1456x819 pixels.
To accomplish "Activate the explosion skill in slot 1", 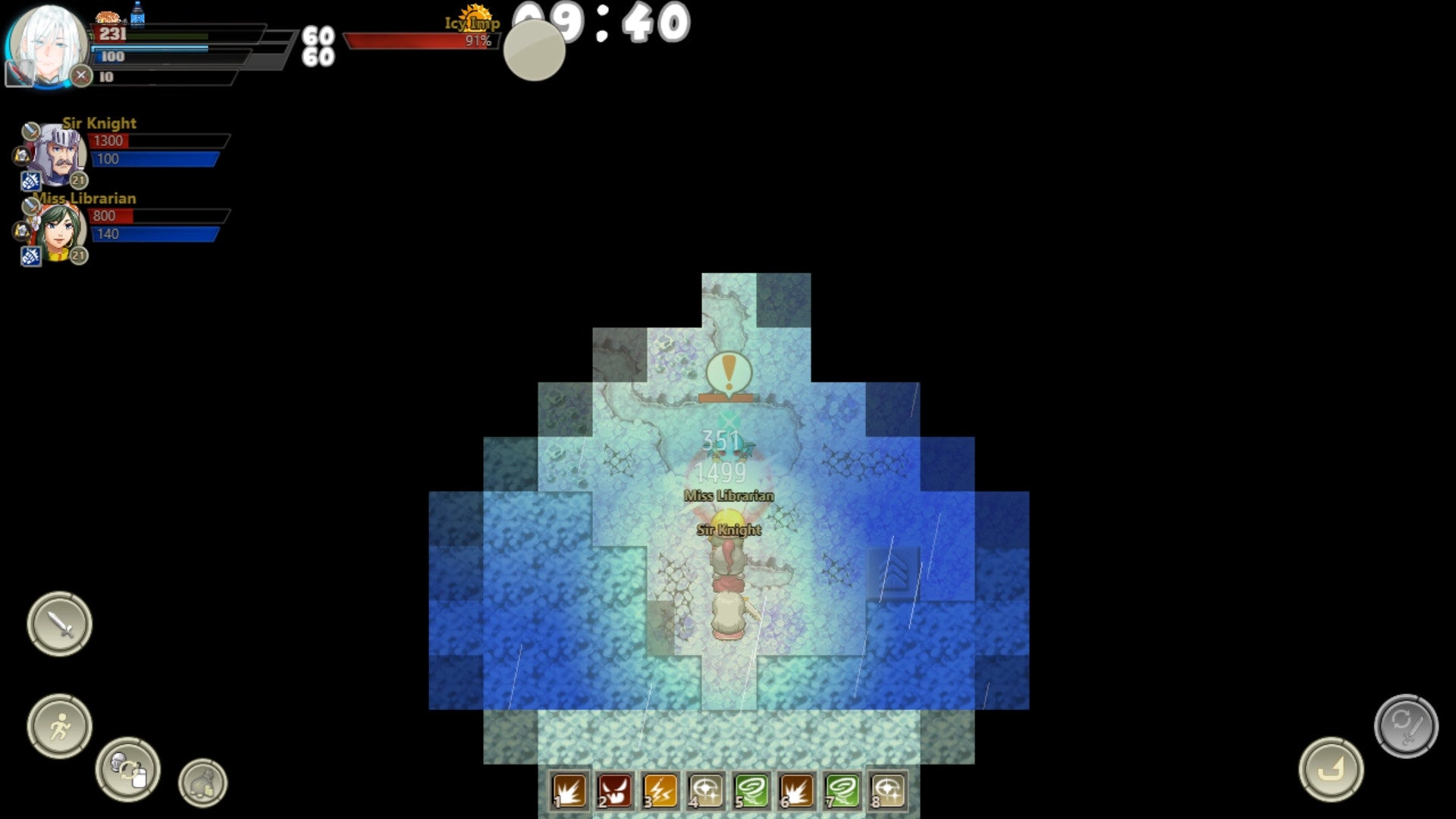I will 570,791.
